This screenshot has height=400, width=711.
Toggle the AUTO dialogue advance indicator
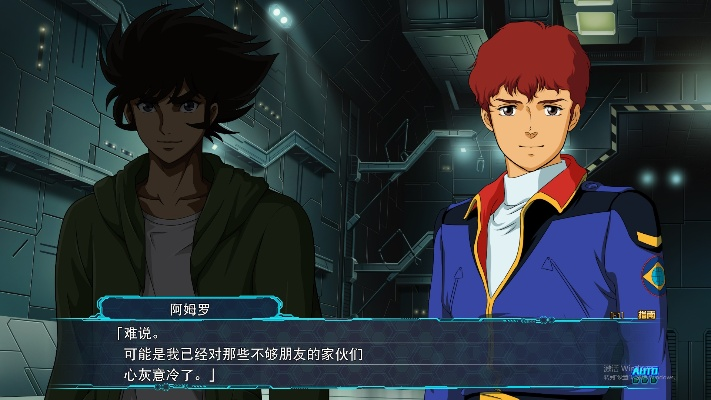pos(646,369)
